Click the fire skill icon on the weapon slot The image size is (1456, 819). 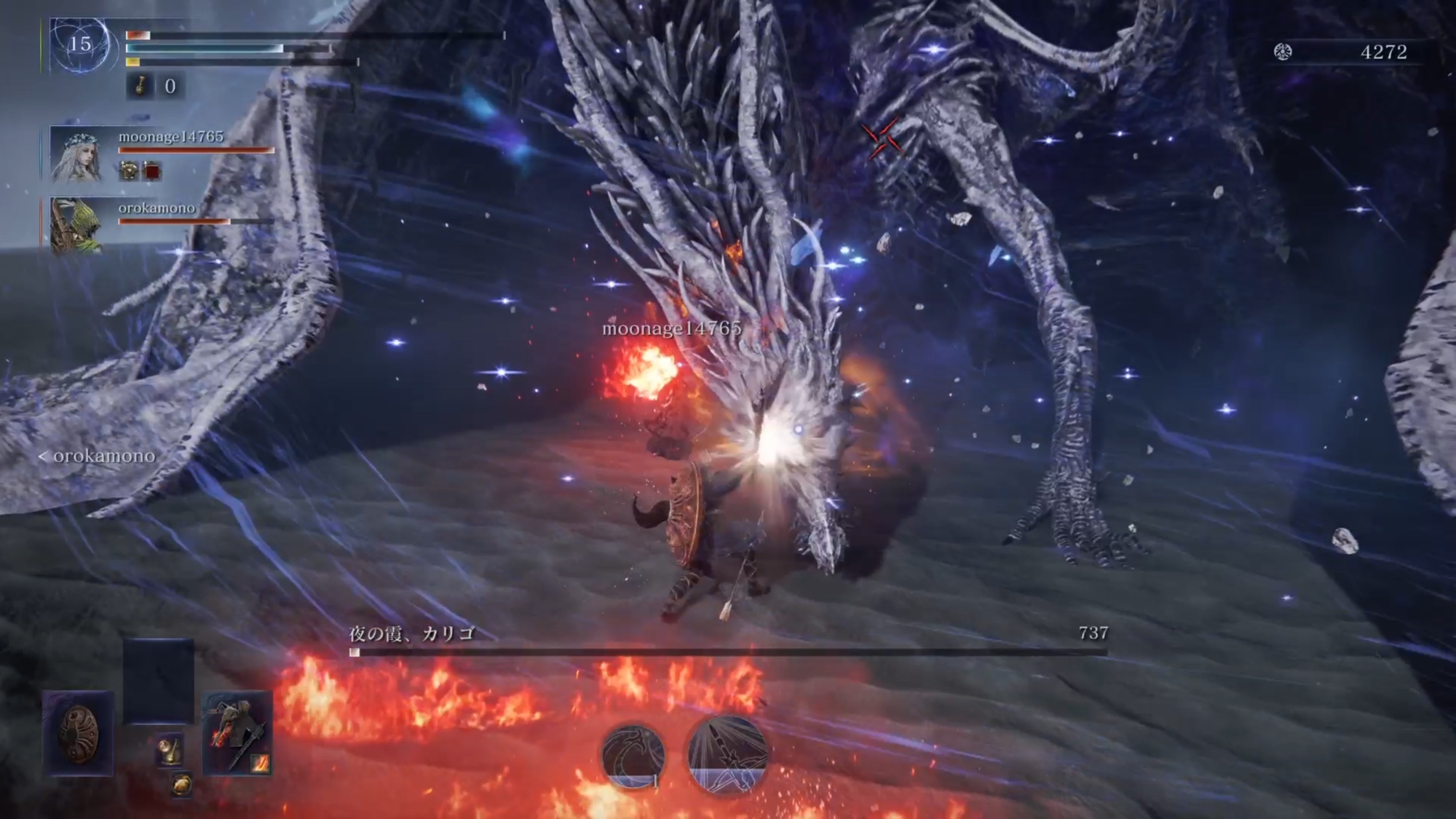pos(260,762)
